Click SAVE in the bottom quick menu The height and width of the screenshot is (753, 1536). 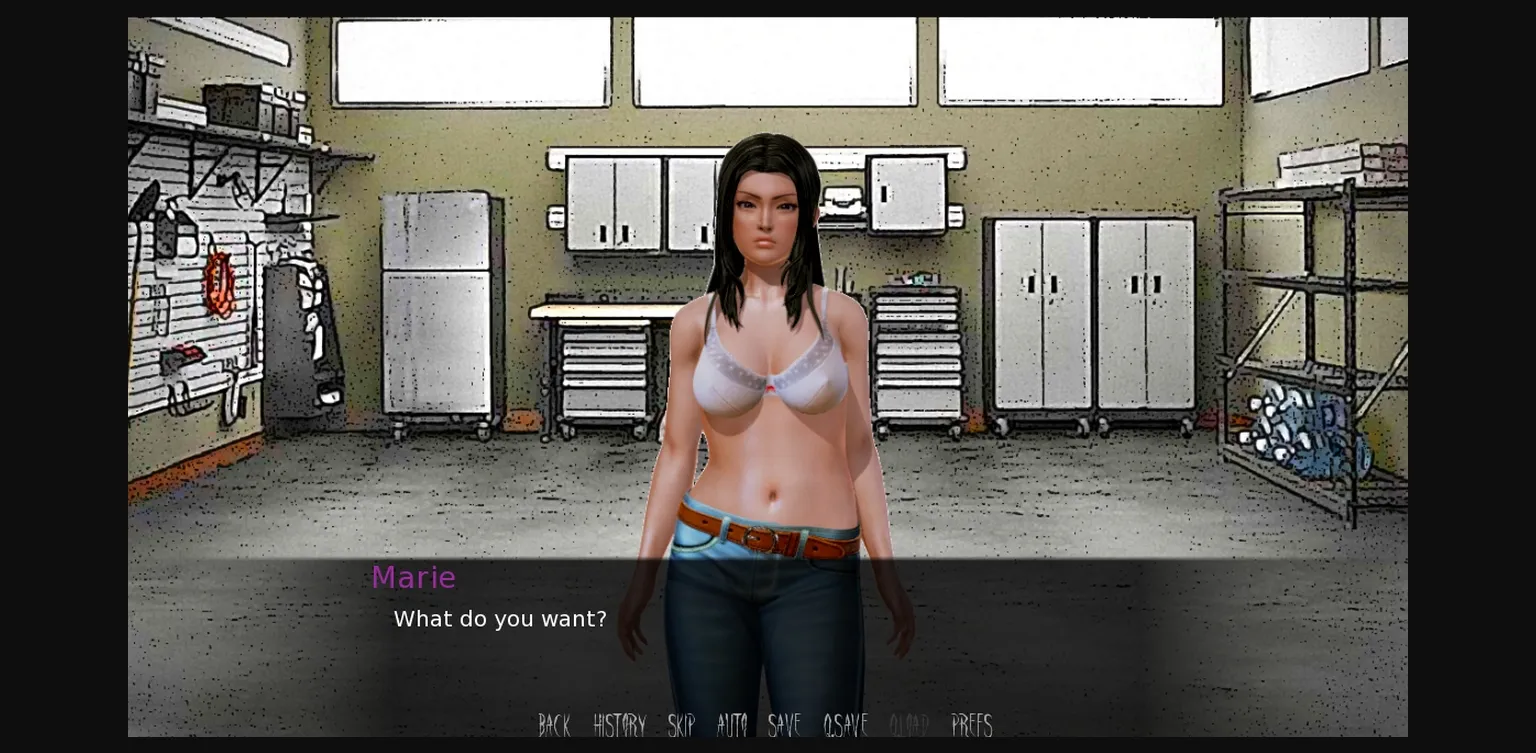pyautogui.click(x=784, y=726)
